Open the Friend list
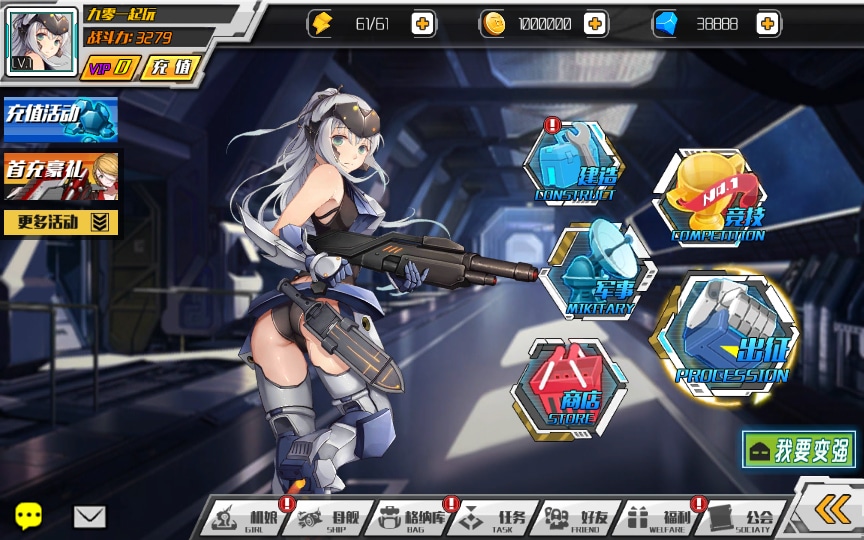Image resolution: width=864 pixels, height=540 pixels. [577, 518]
